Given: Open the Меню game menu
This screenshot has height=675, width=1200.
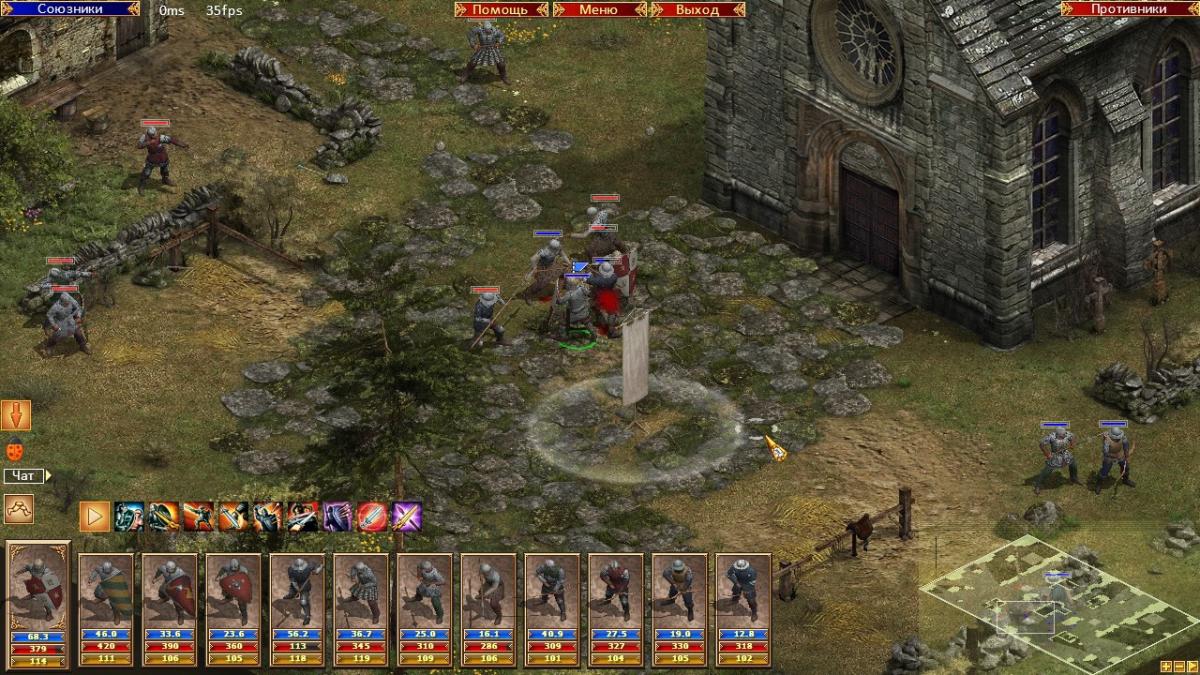Looking at the screenshot, I should tap(598, 9).
